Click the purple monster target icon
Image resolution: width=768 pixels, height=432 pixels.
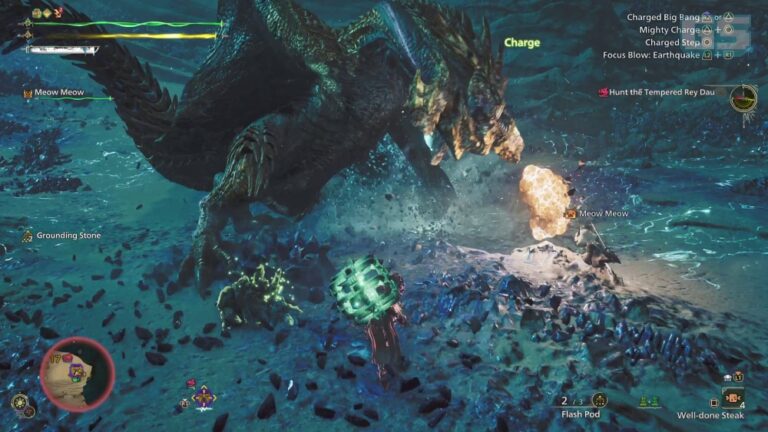tap(204, 397)
